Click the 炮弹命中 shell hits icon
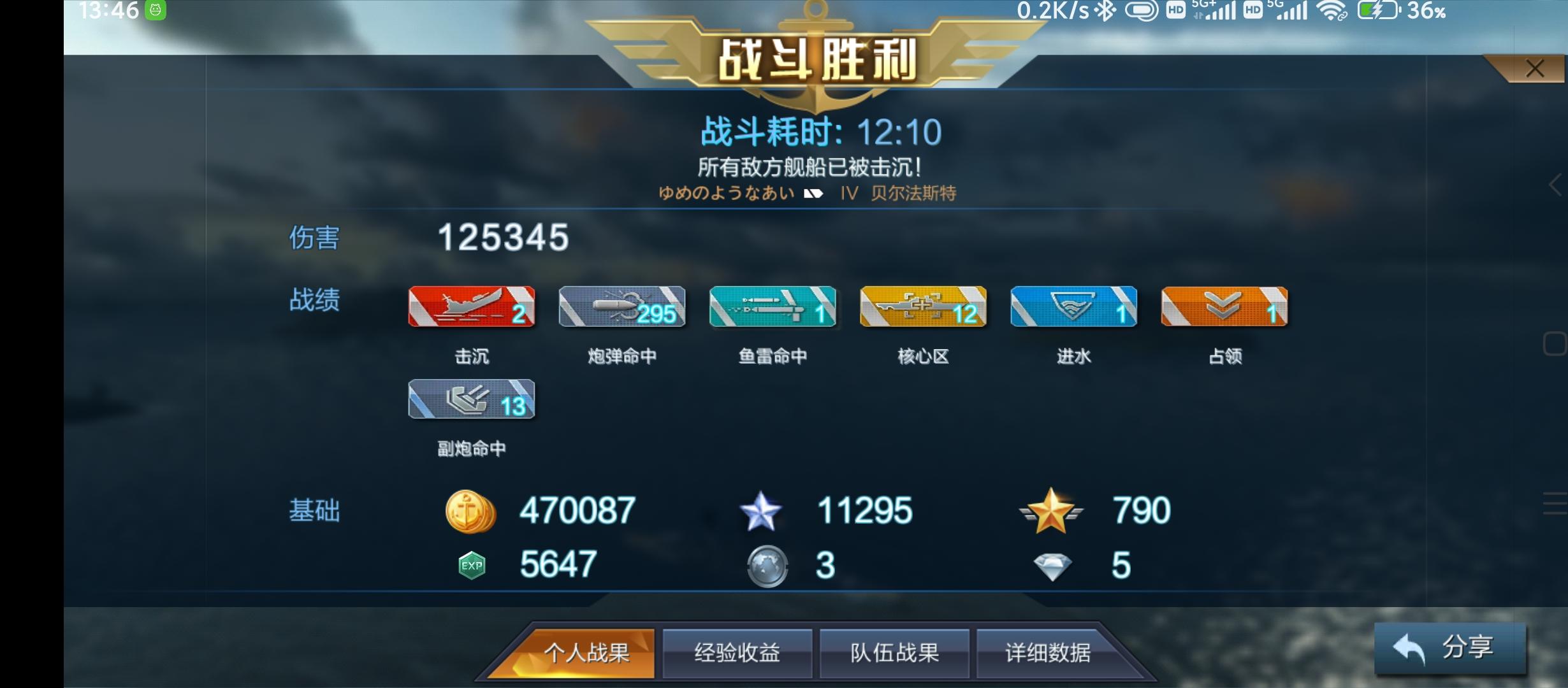Viewport: 1568px width, 688px height. pyautogui.click(x=621, y=308)
